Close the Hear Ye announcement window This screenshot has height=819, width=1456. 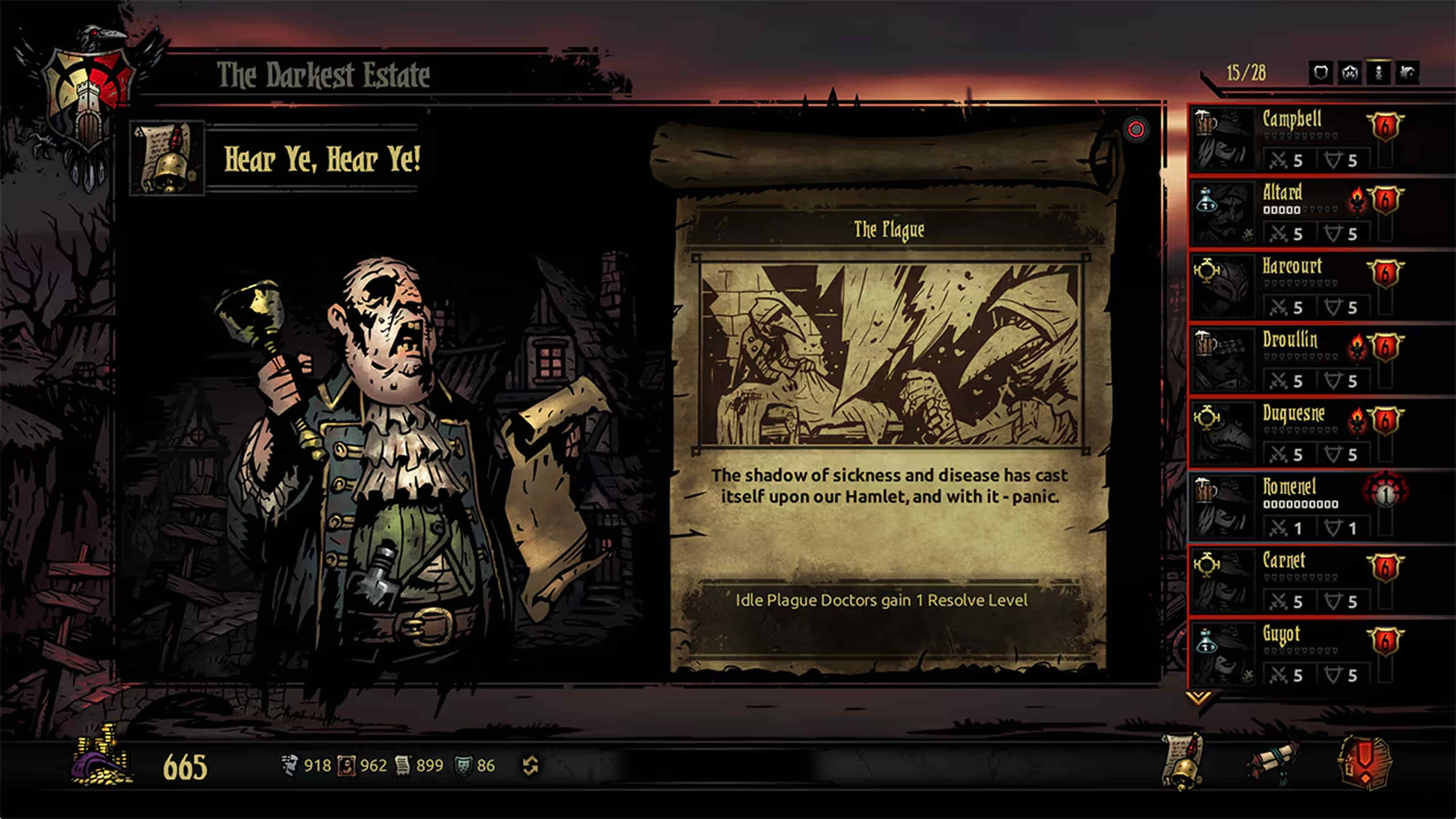[1136, 129]
